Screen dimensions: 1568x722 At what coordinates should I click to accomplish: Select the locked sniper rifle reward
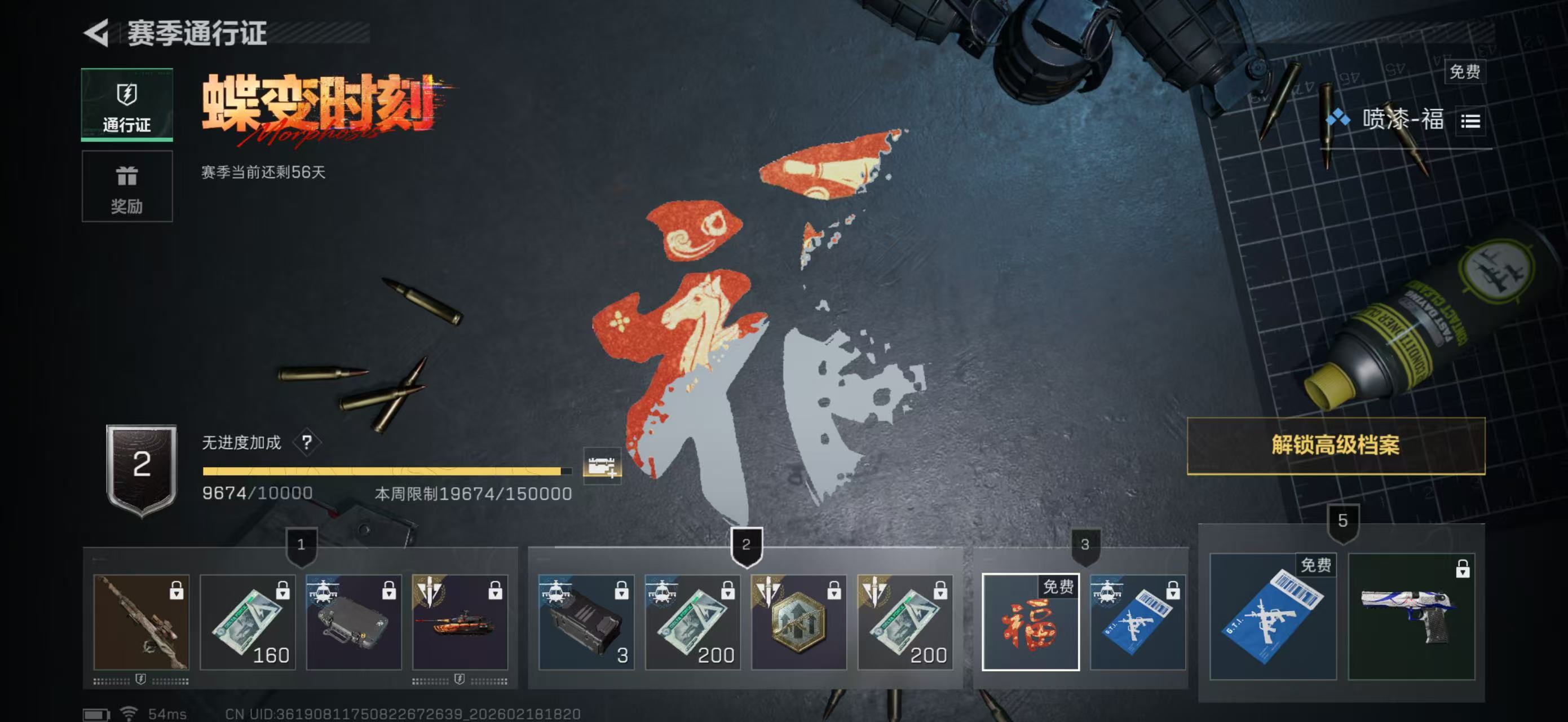(x=141, y=622)
